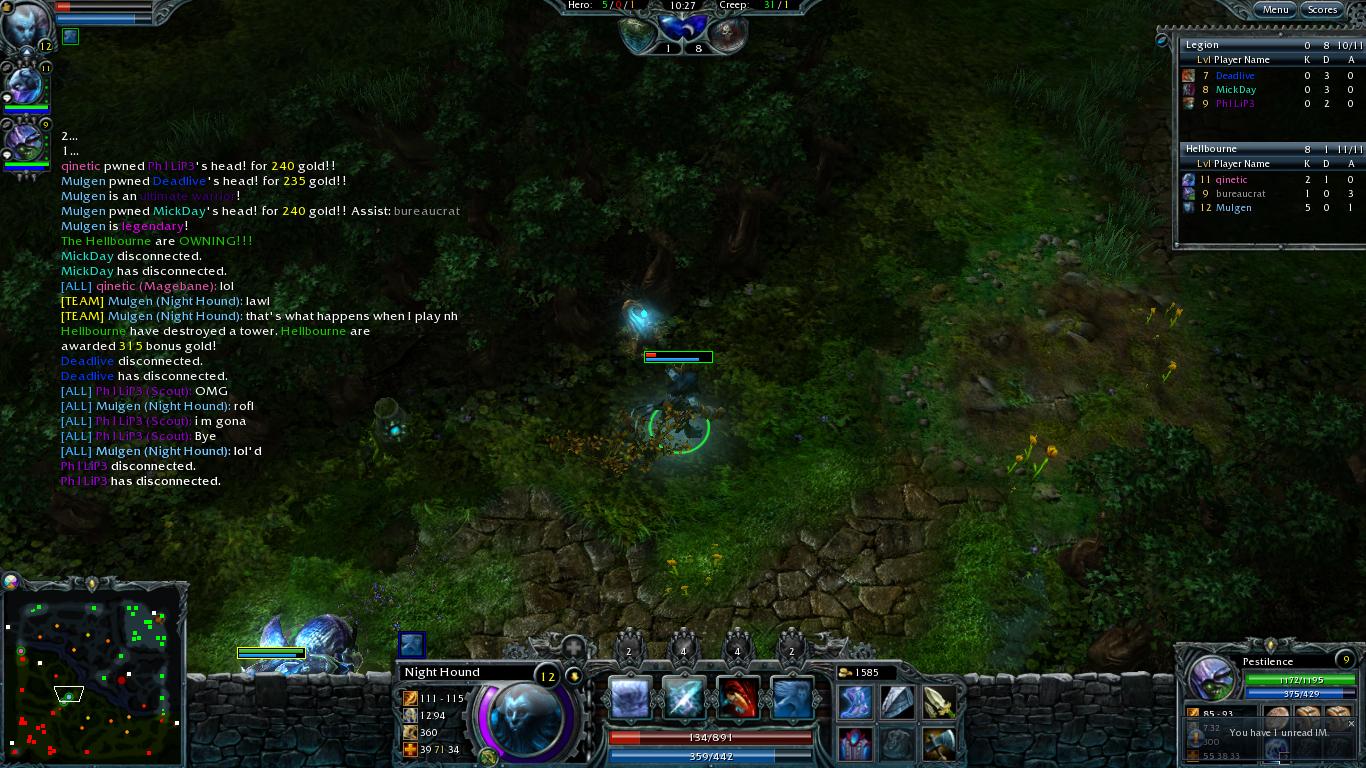The image size is (1366, 768).
Task: Open the Menu button
Action: point(1275,10)
